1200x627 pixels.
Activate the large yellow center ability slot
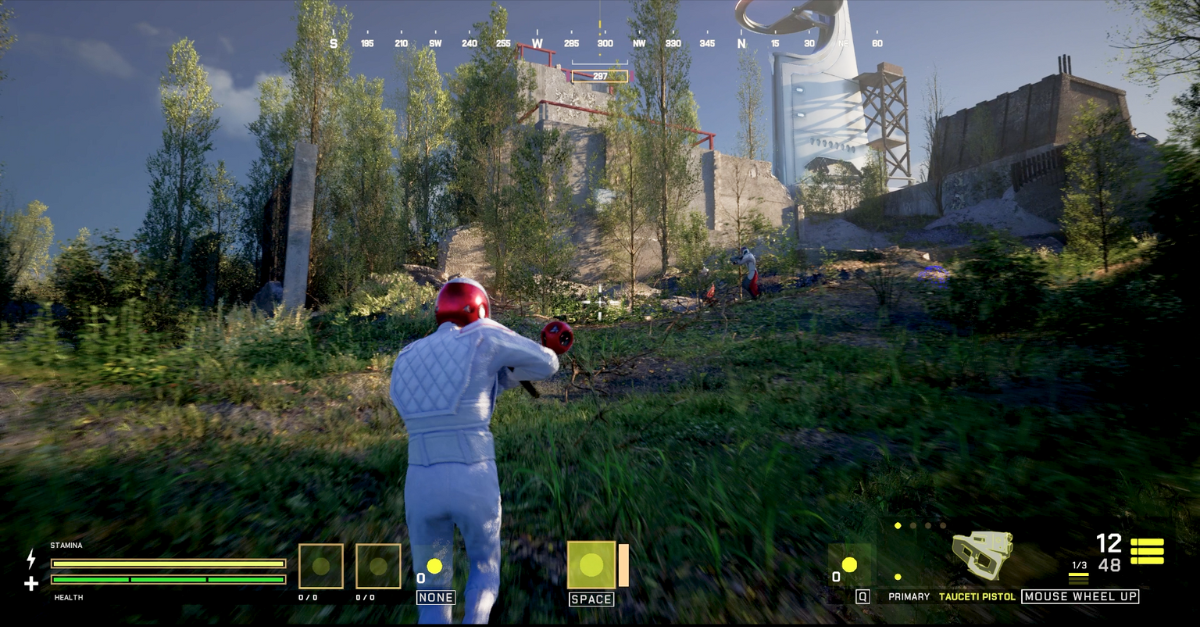[x=591, y=565]
